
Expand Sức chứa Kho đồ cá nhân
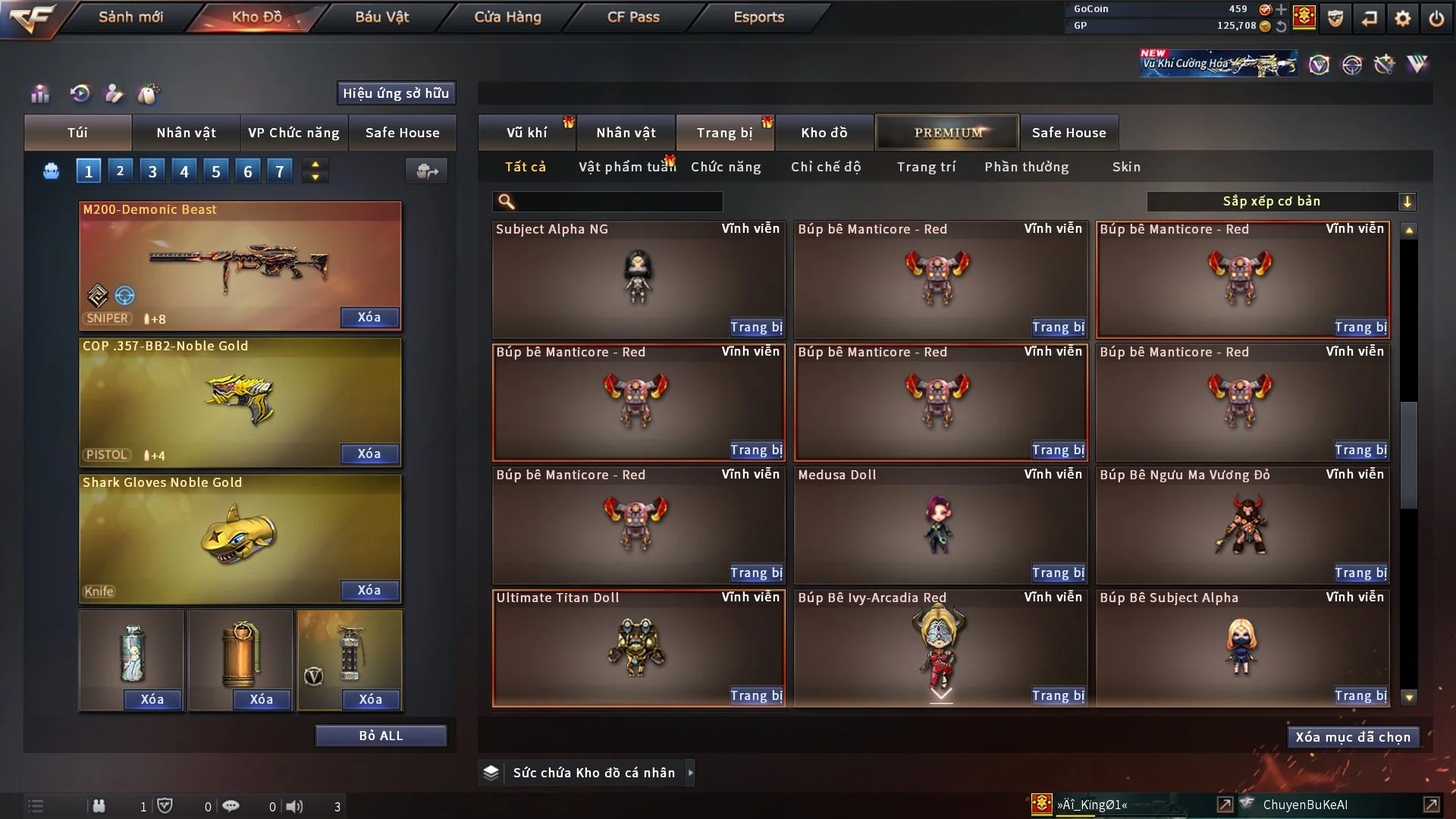pos(690,773)
